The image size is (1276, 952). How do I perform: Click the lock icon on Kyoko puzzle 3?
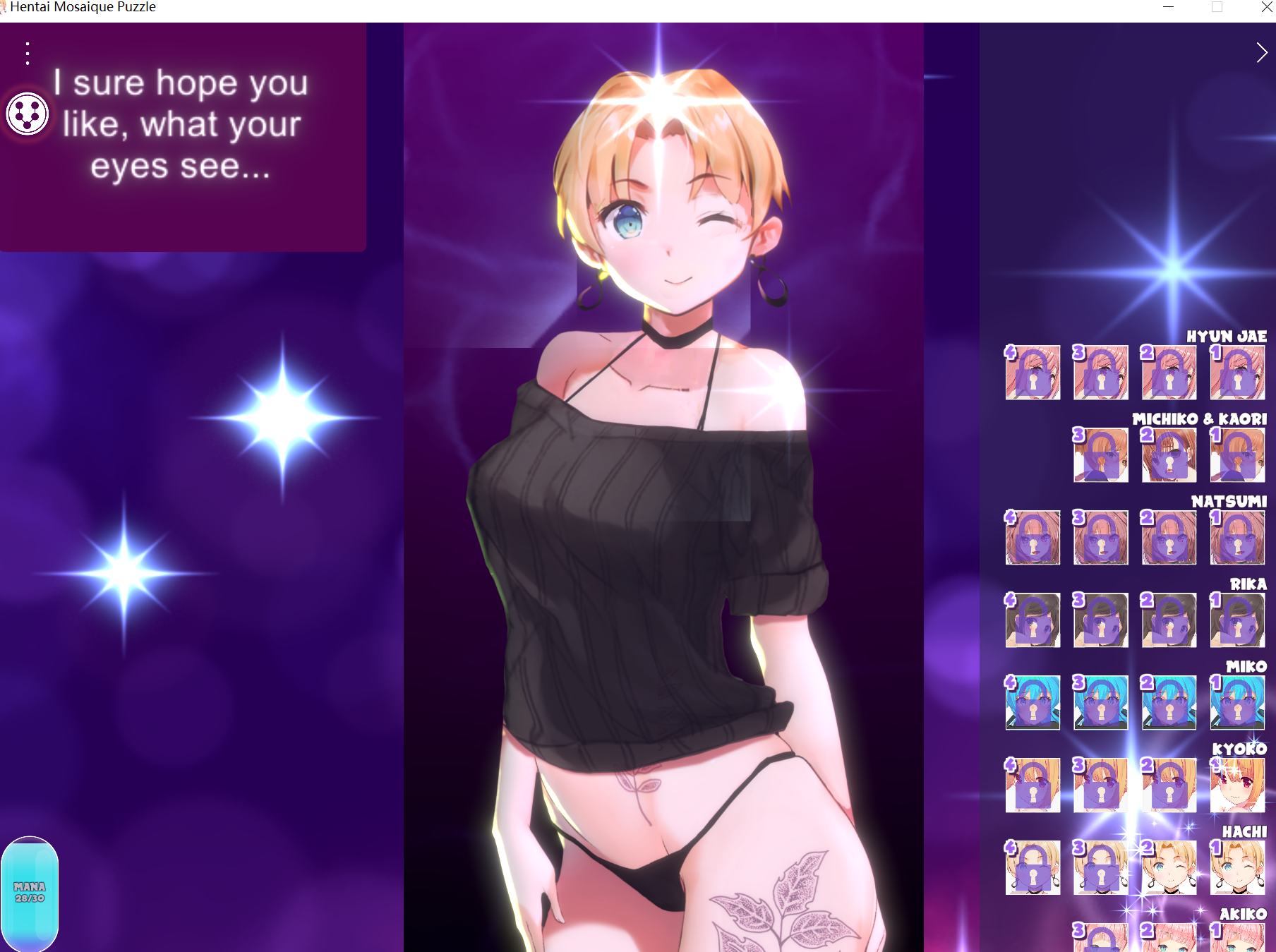point(1100,785)
